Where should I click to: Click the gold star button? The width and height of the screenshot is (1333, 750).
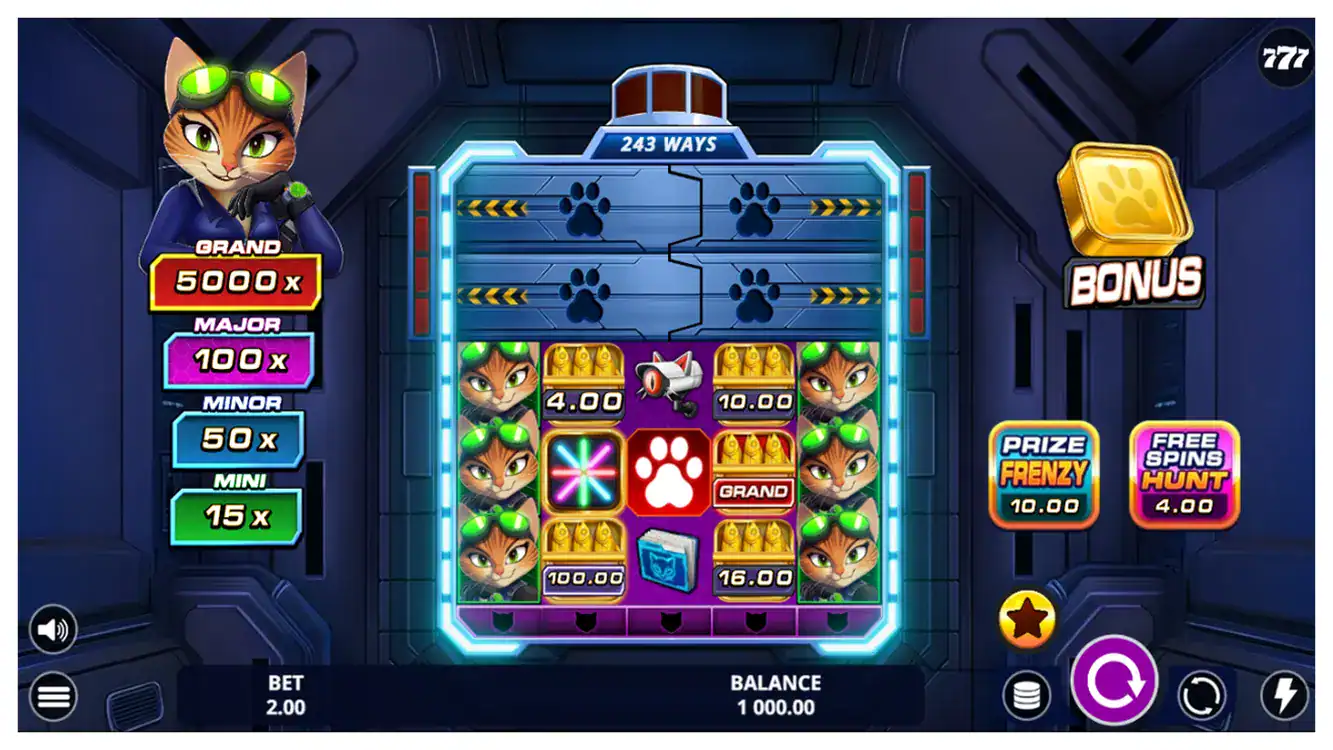pyautogui.click(x=1027, y=619)
